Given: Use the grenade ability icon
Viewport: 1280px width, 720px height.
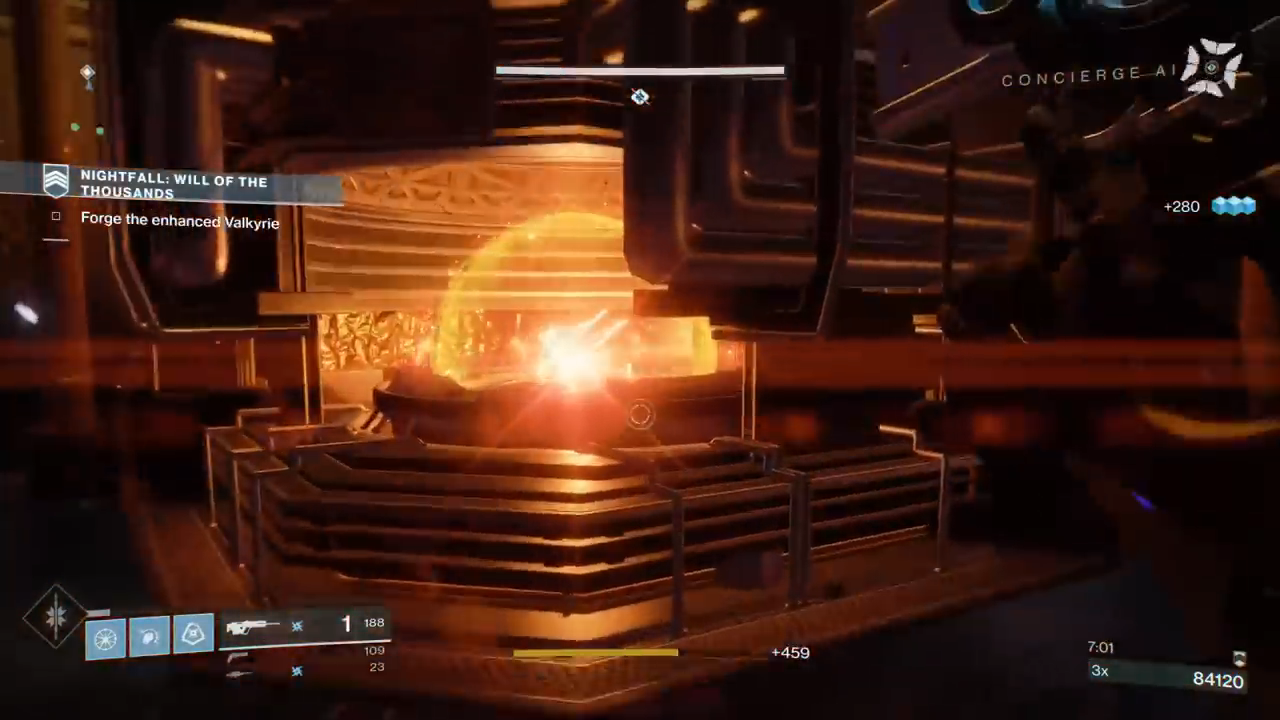Looking at the screenshot, I should 105,637.
